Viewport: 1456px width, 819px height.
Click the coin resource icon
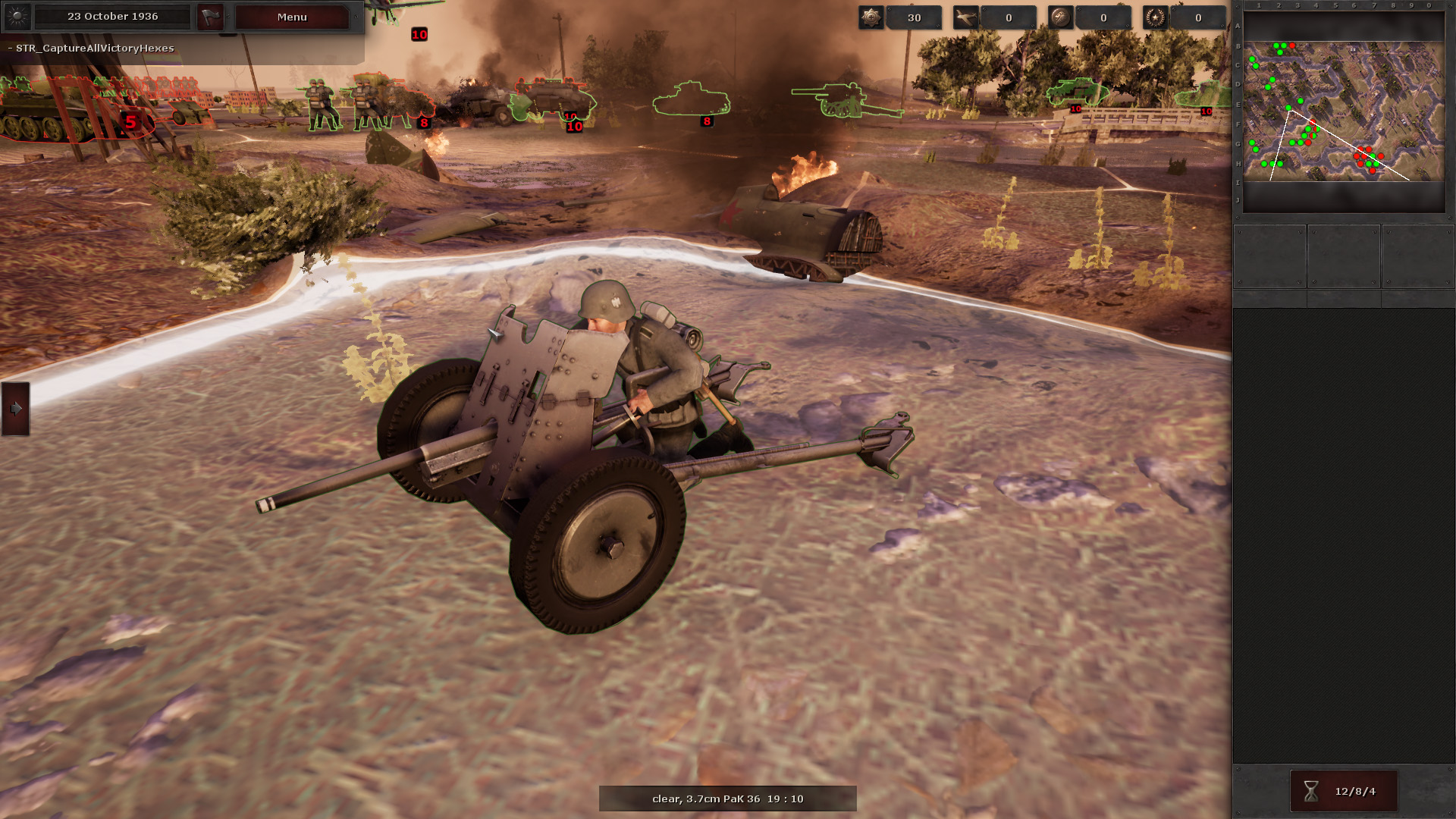[x=1061, y=17]
